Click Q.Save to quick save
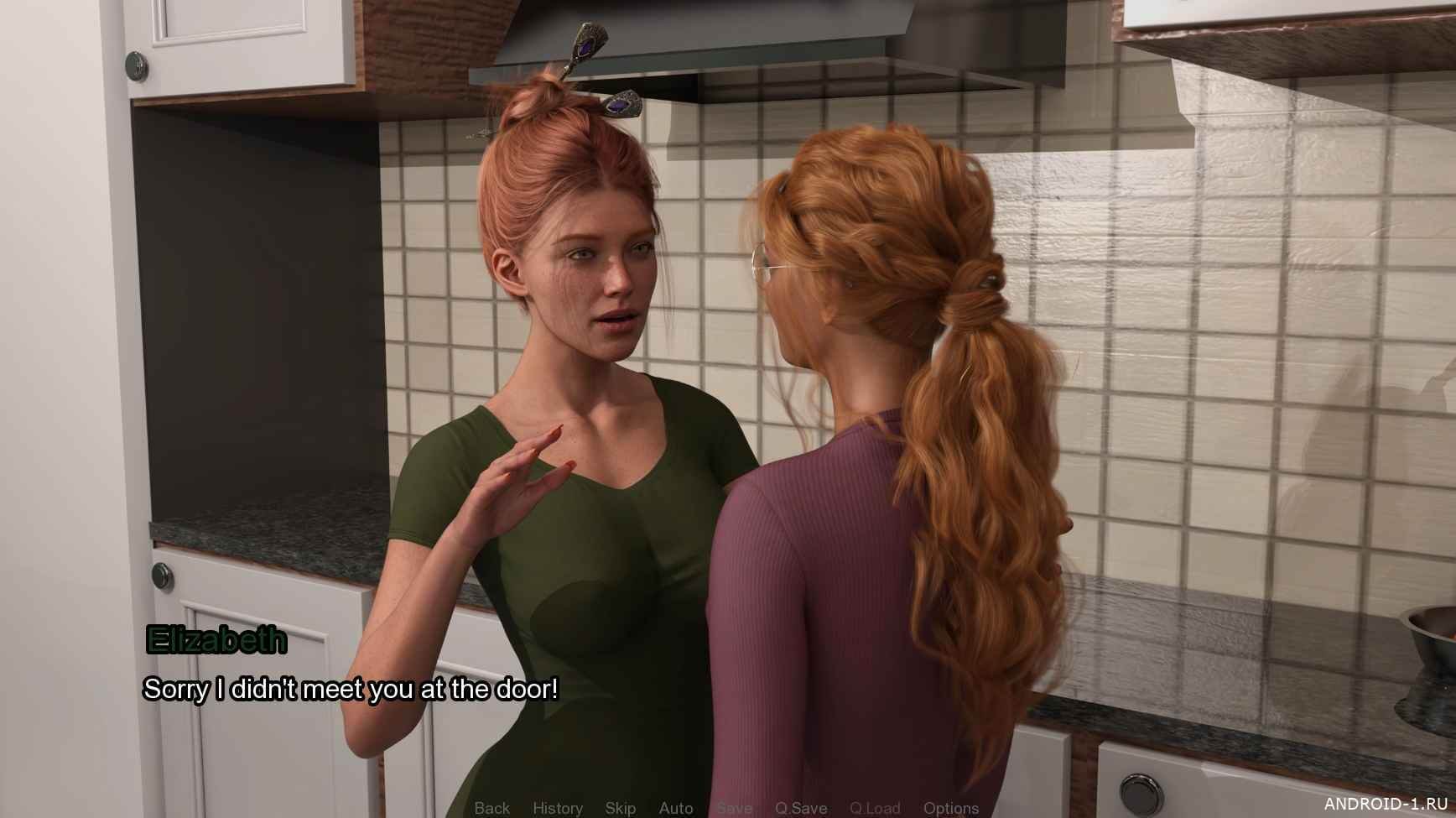Image resolution: width=1456 pixels, height=818 pixels. (x=801, y=808)
